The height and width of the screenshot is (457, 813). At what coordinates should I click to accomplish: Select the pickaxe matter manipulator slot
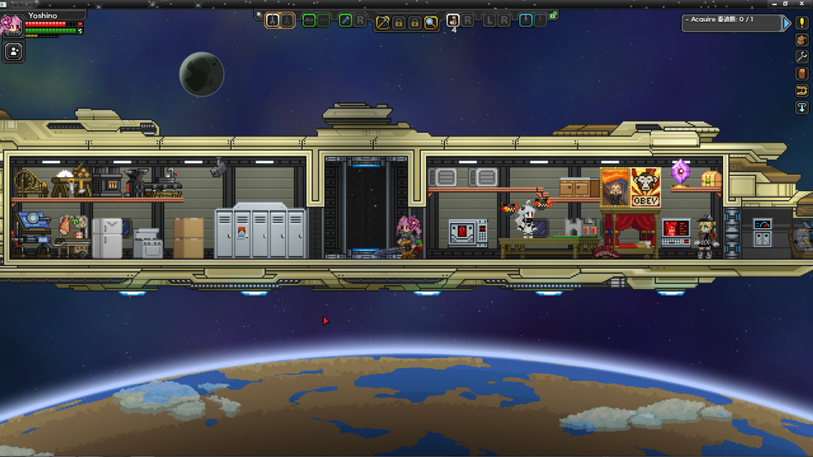pos(382,21)
